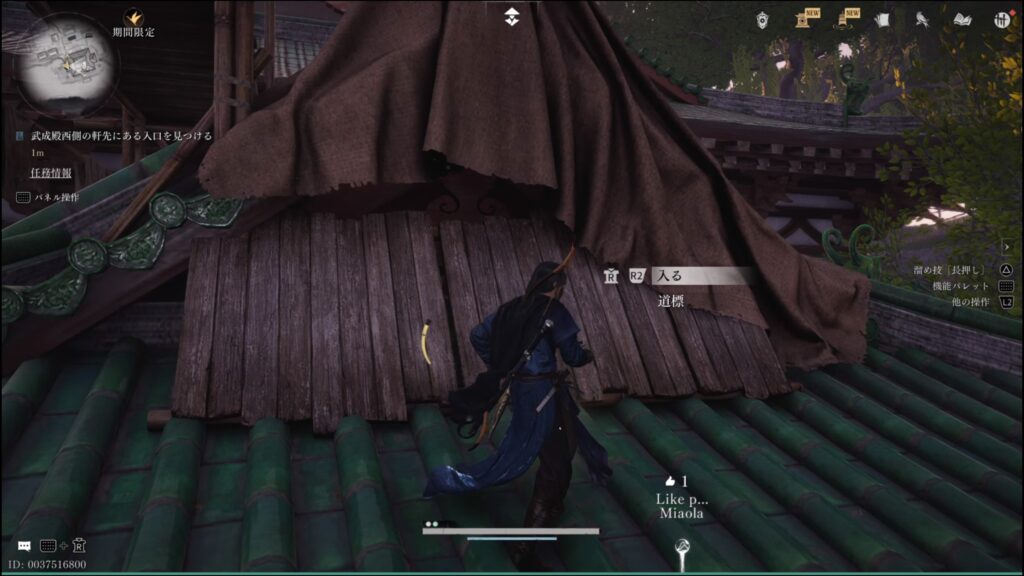The height and width of the screenshot is (576, 1024).
Task: Click the compass marker at top center
Action: click(511, 15)
